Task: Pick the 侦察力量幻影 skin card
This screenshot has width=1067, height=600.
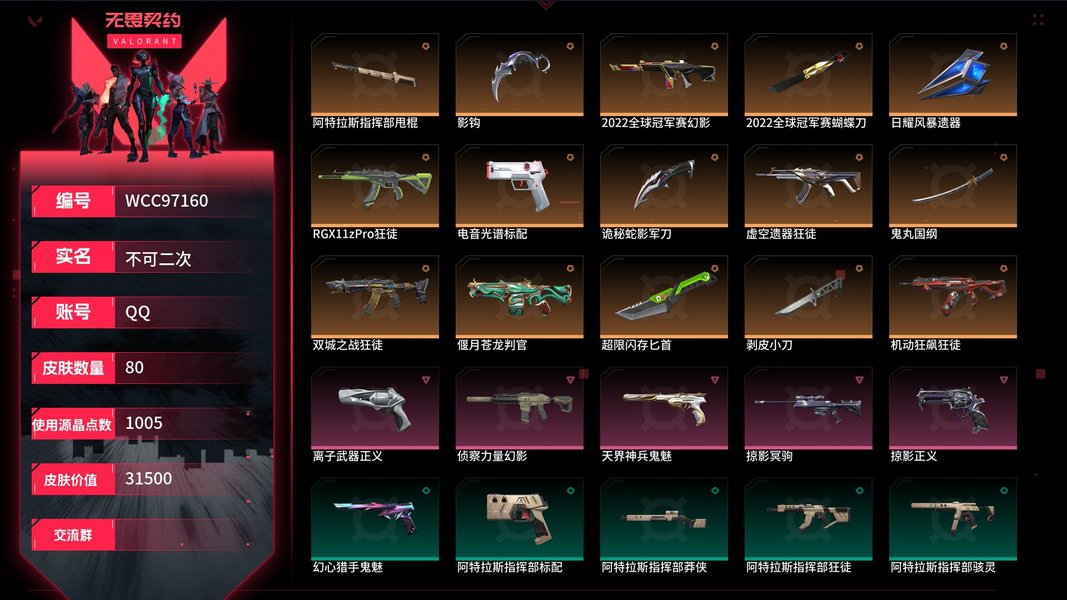Action: point(519,408)
